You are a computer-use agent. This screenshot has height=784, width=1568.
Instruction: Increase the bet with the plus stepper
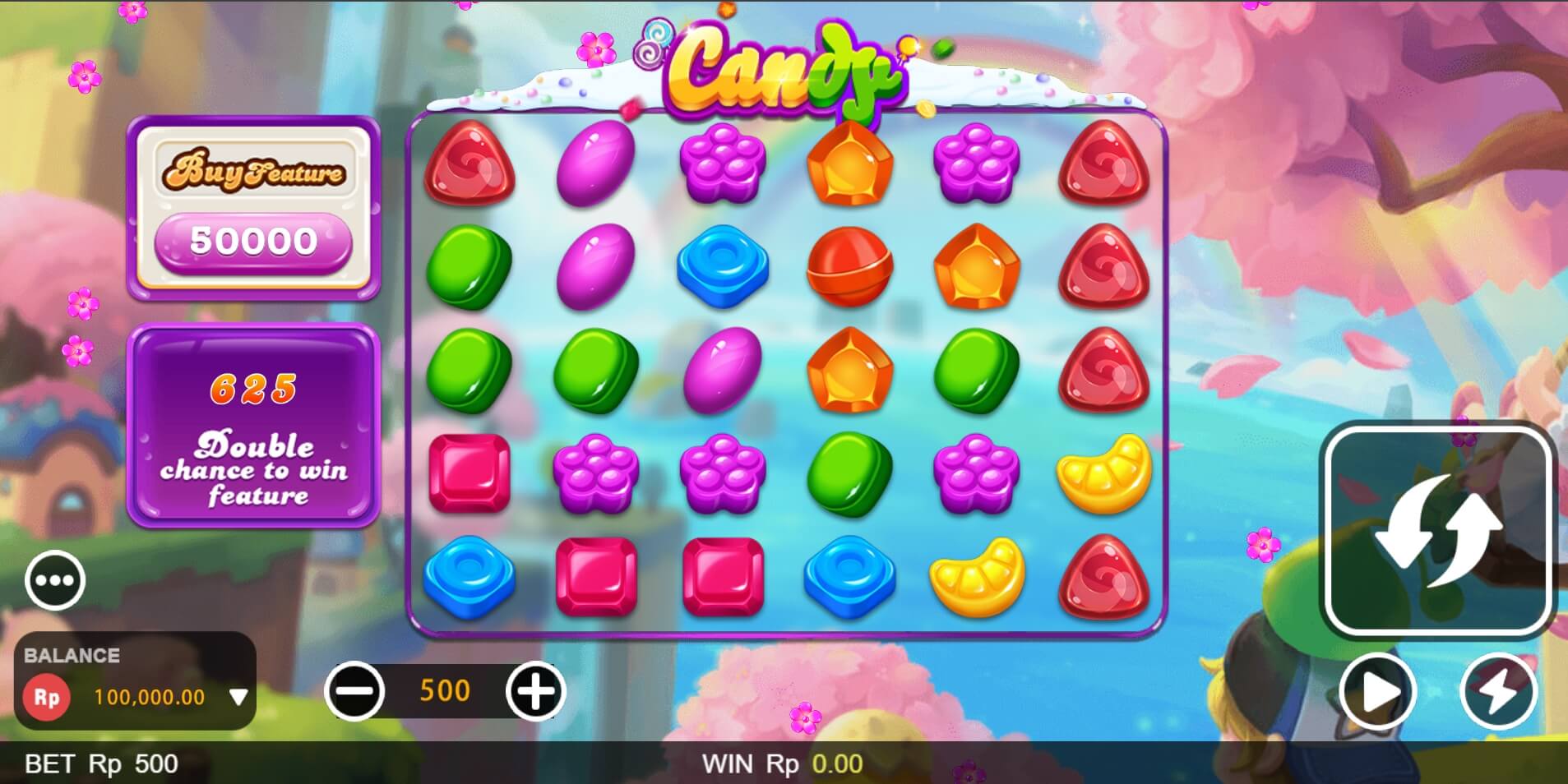pos(535,690)
